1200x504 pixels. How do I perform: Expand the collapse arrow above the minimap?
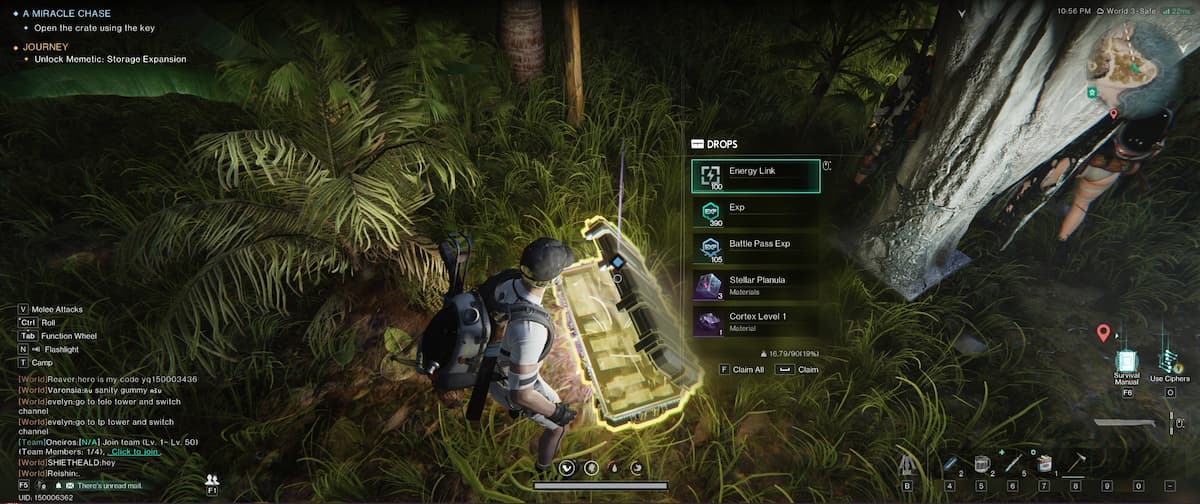pos(961,13)
